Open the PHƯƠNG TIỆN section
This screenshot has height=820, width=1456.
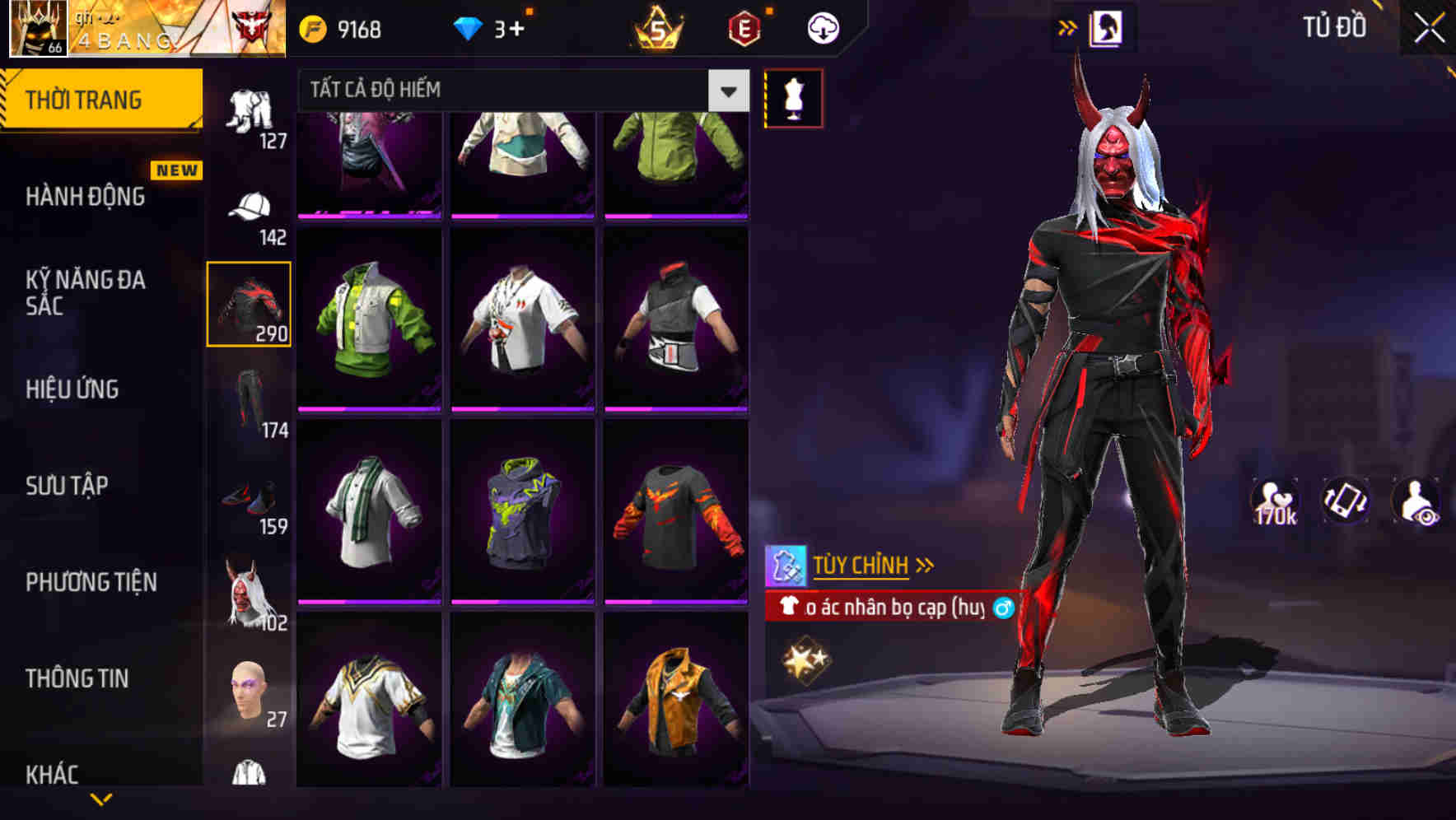click(x=91, y=581)
